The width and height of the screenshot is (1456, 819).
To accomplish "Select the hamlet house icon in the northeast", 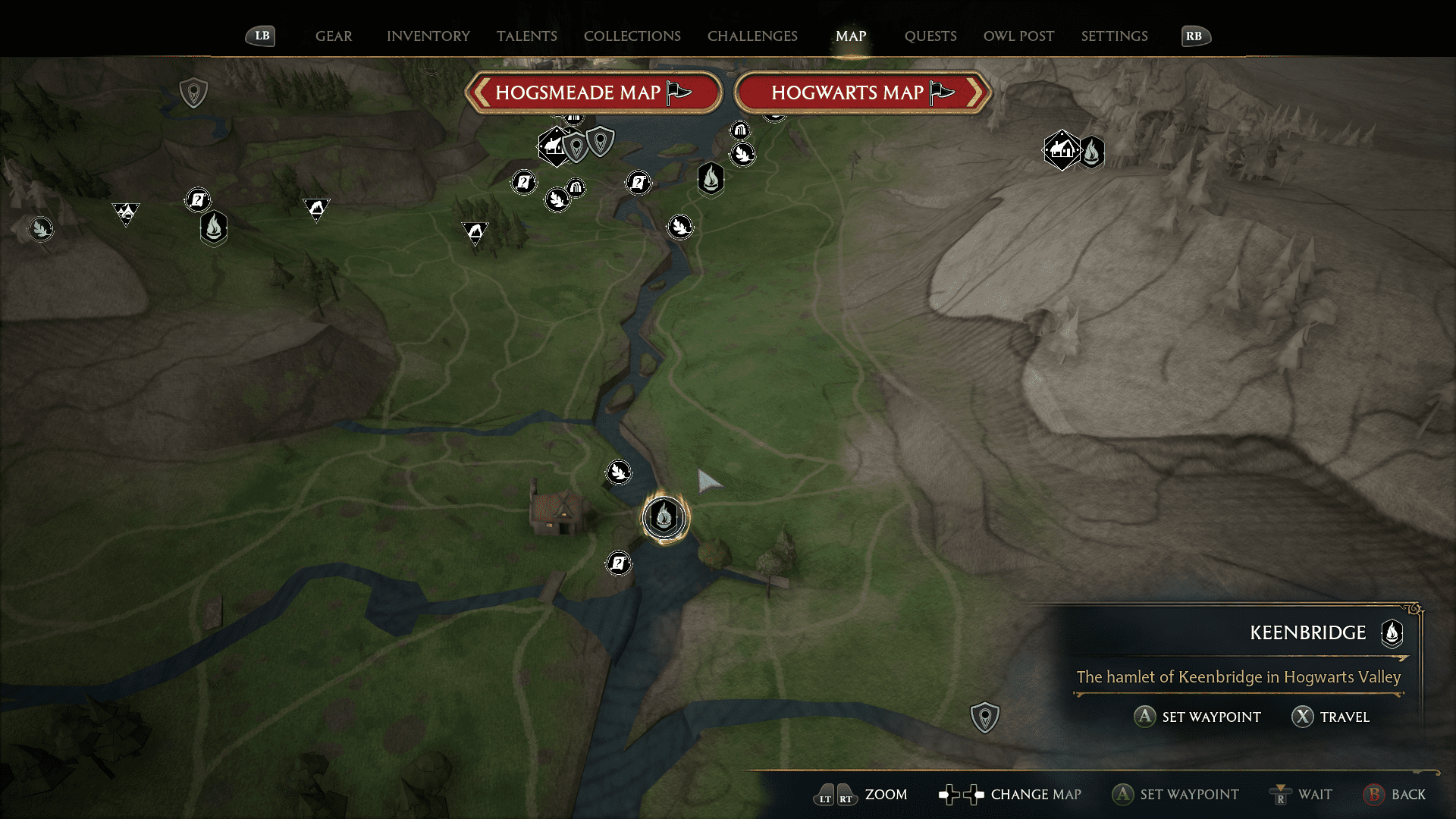I will click(1061, 149).
